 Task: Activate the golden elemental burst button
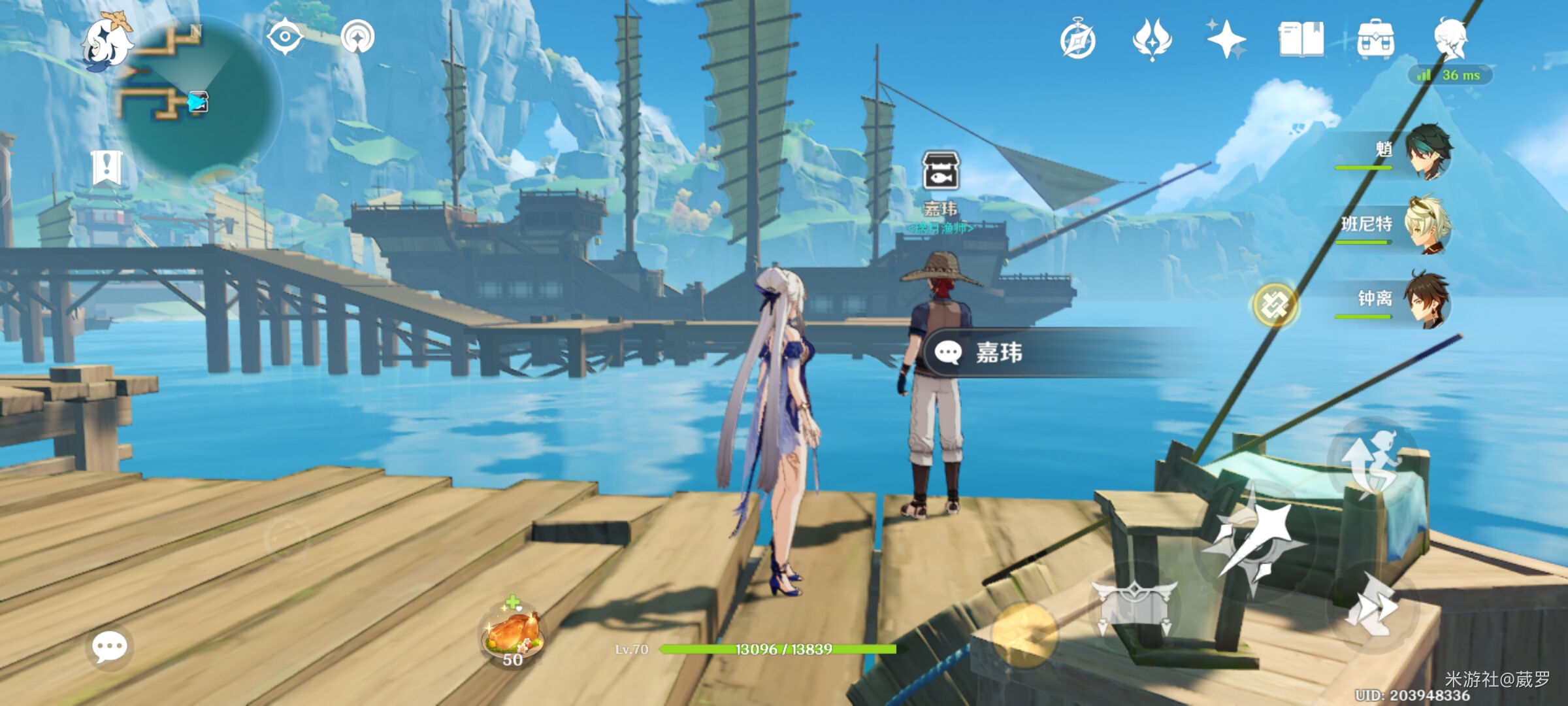(x=1024, y=634)
